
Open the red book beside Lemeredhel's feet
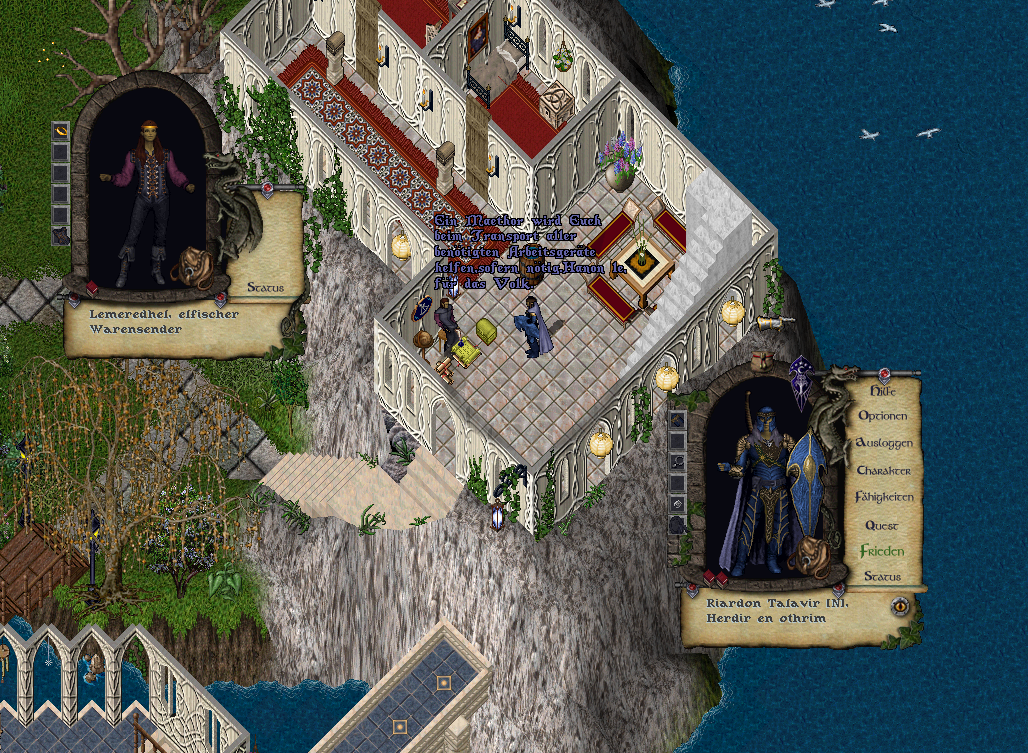pos(92,288)
